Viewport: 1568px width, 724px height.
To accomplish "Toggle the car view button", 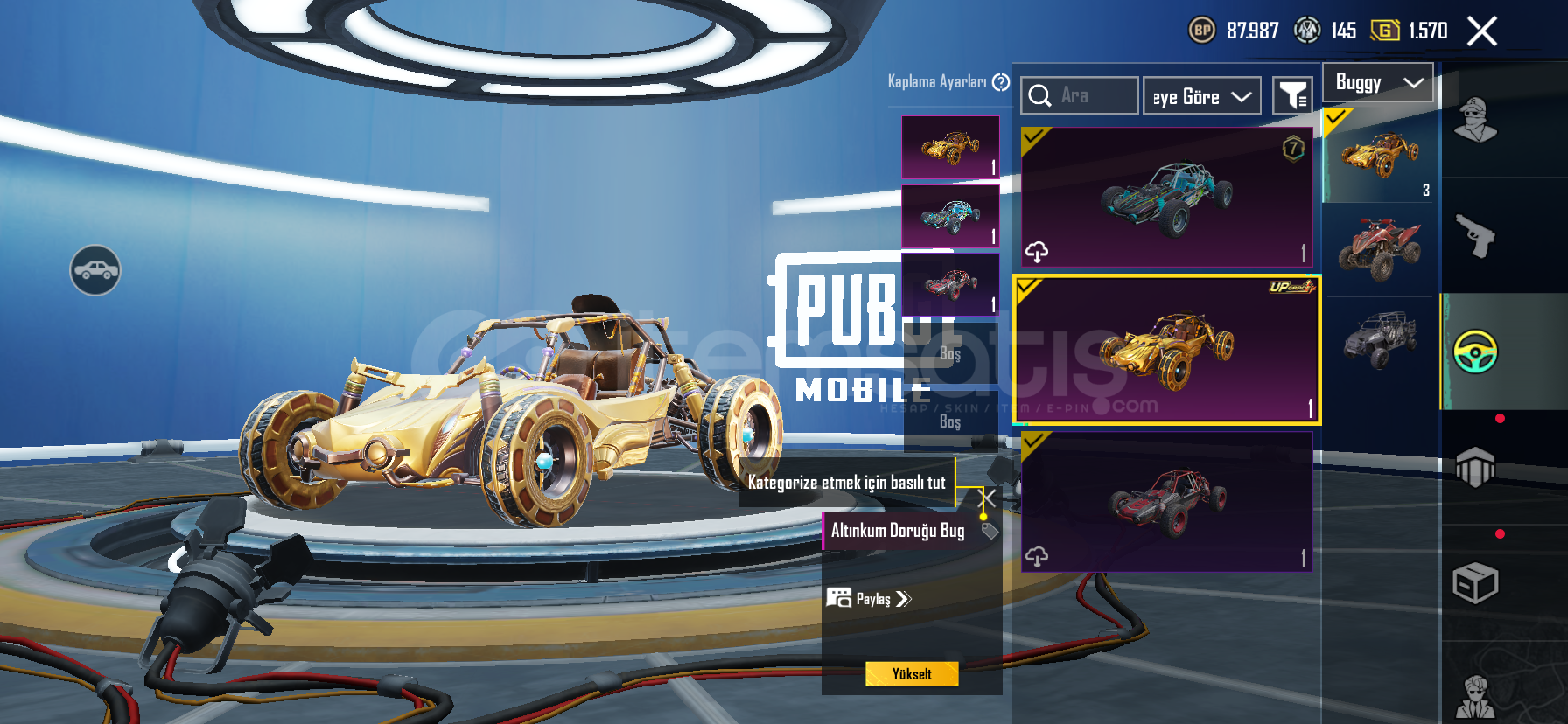I will click(x=95, y=270).
